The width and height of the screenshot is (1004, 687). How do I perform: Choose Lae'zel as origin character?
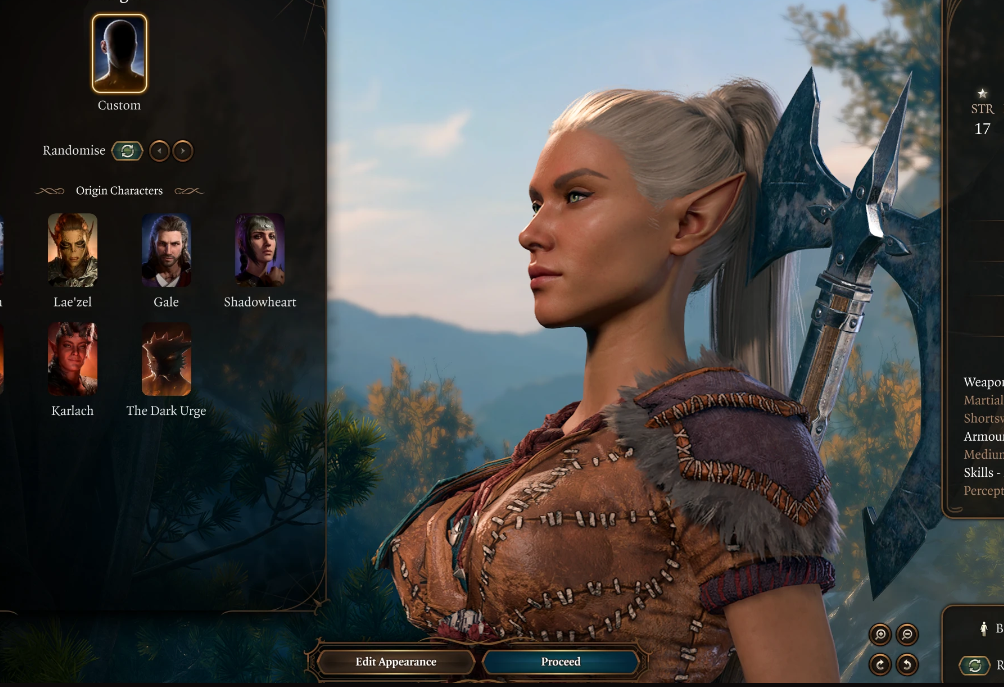73,250
